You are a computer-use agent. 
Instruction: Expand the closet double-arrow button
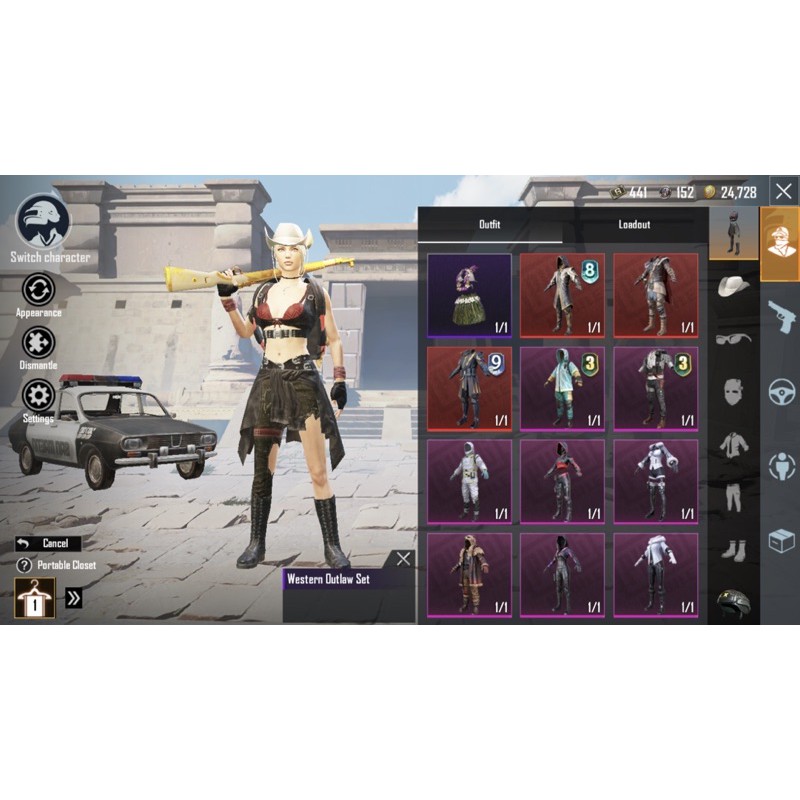click(x=74, y=598)
